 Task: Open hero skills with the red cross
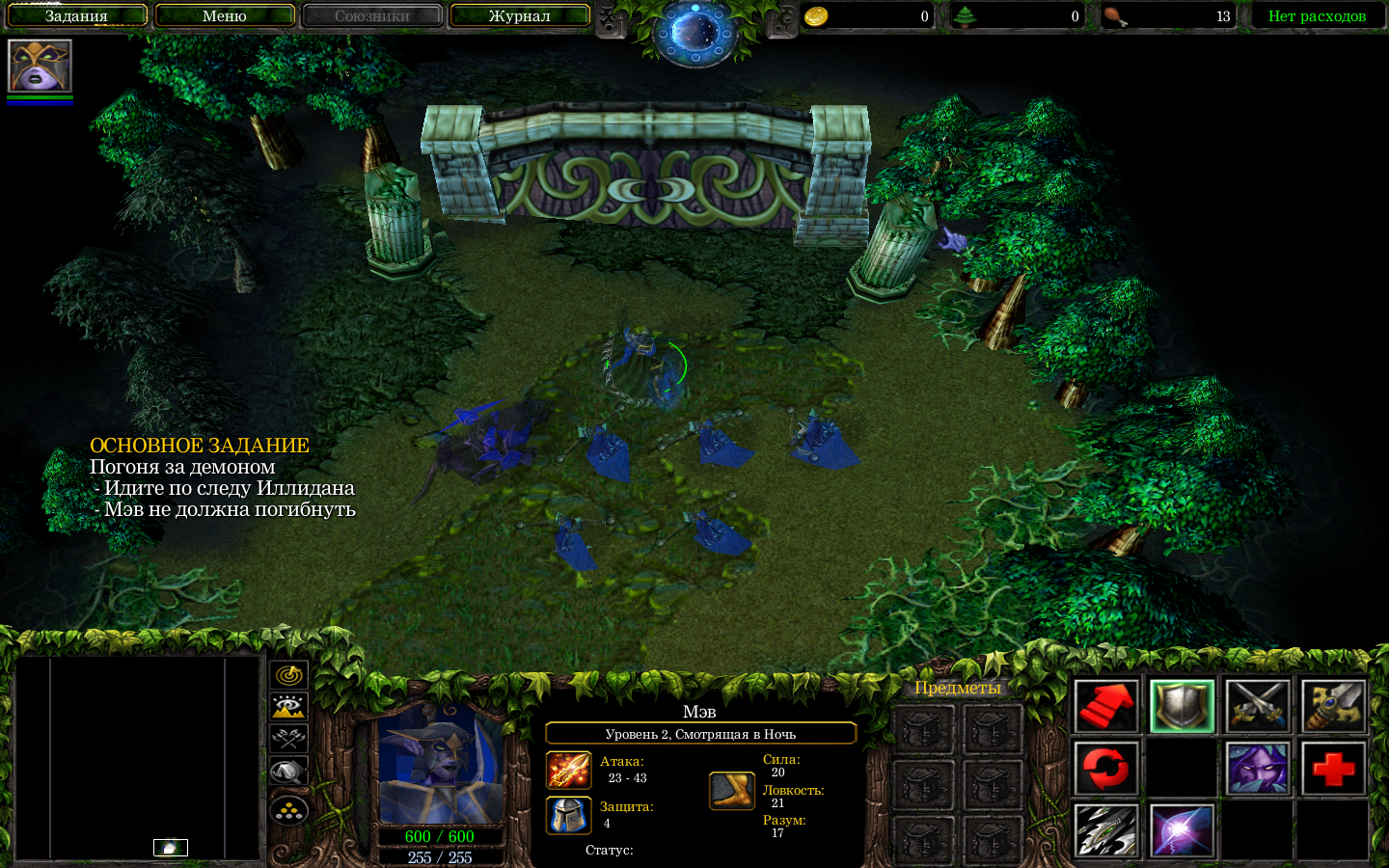[1333, 769]
